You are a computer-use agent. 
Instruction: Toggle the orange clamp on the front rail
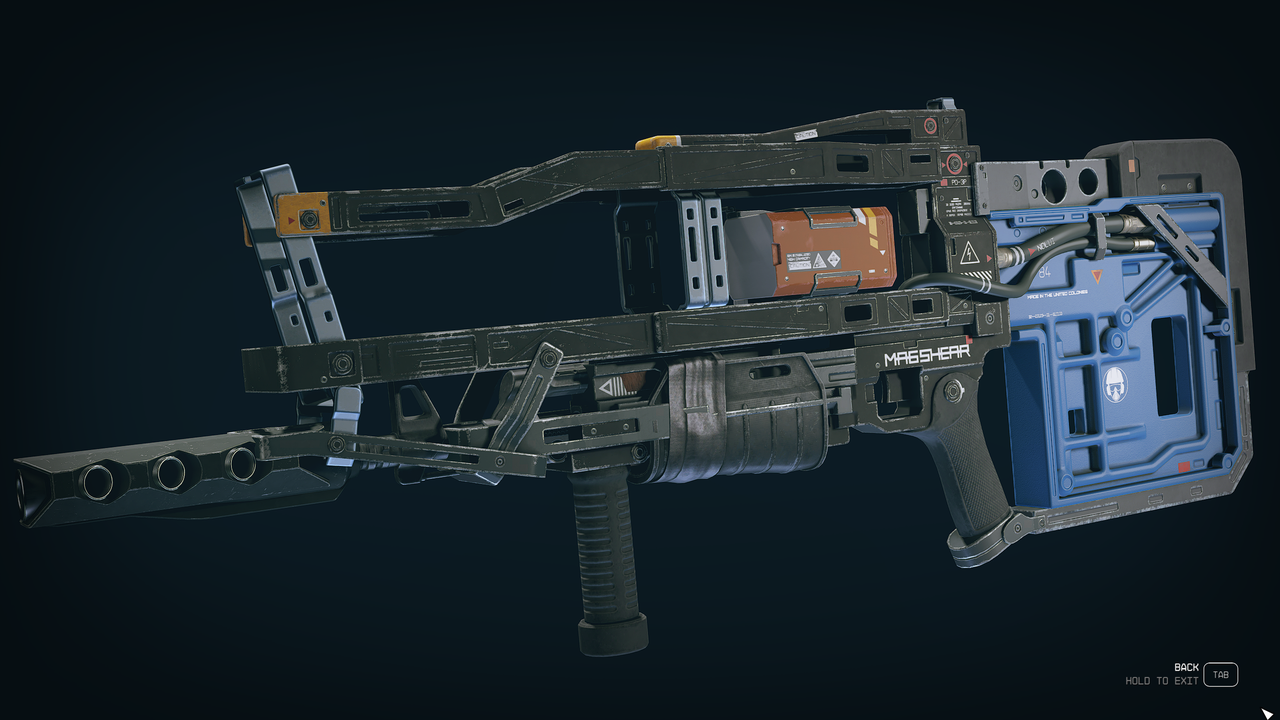click(300, 213)
